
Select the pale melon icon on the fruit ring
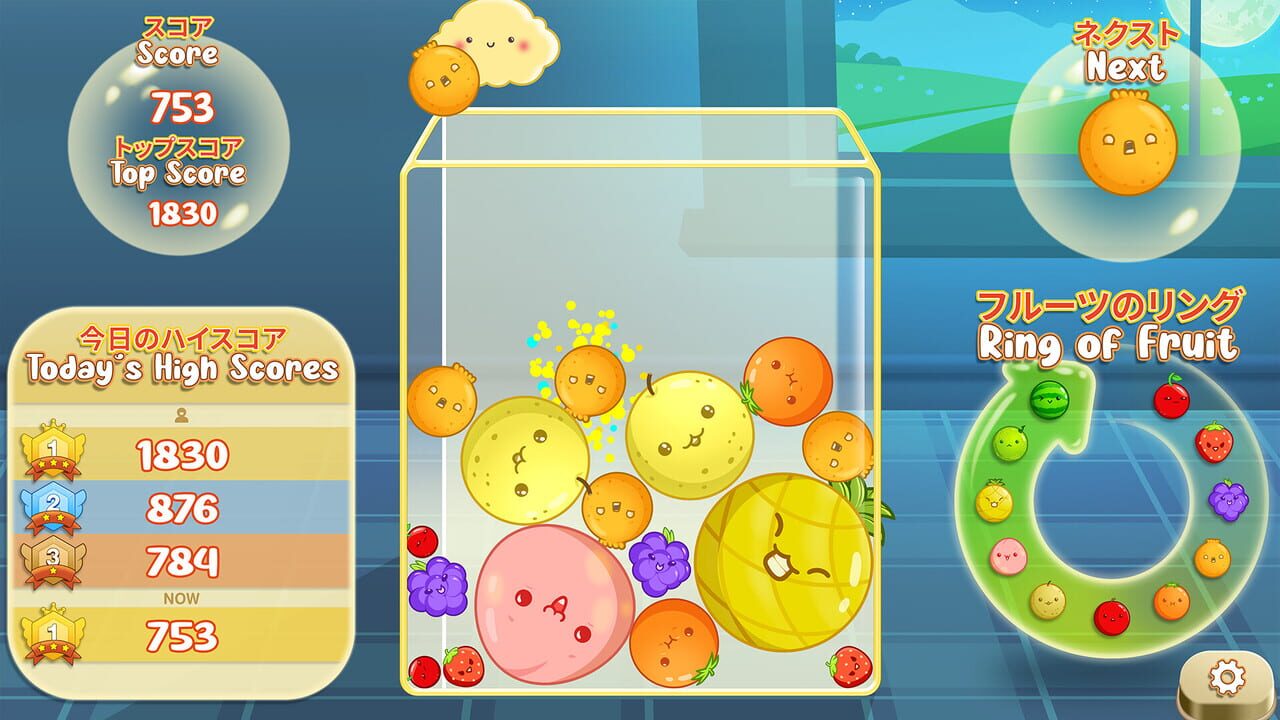point(1050,601)
